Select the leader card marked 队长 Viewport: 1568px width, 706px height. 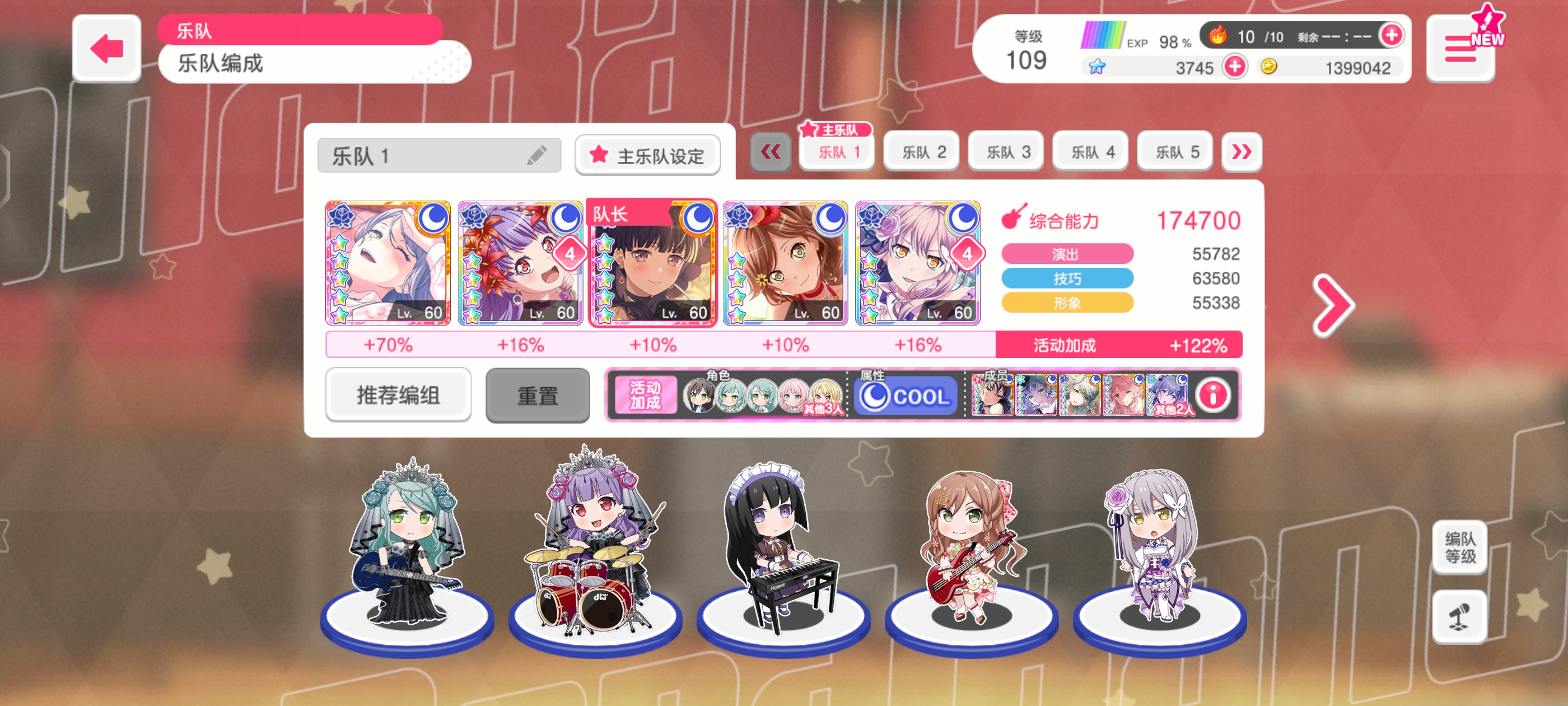coord(652,265)
